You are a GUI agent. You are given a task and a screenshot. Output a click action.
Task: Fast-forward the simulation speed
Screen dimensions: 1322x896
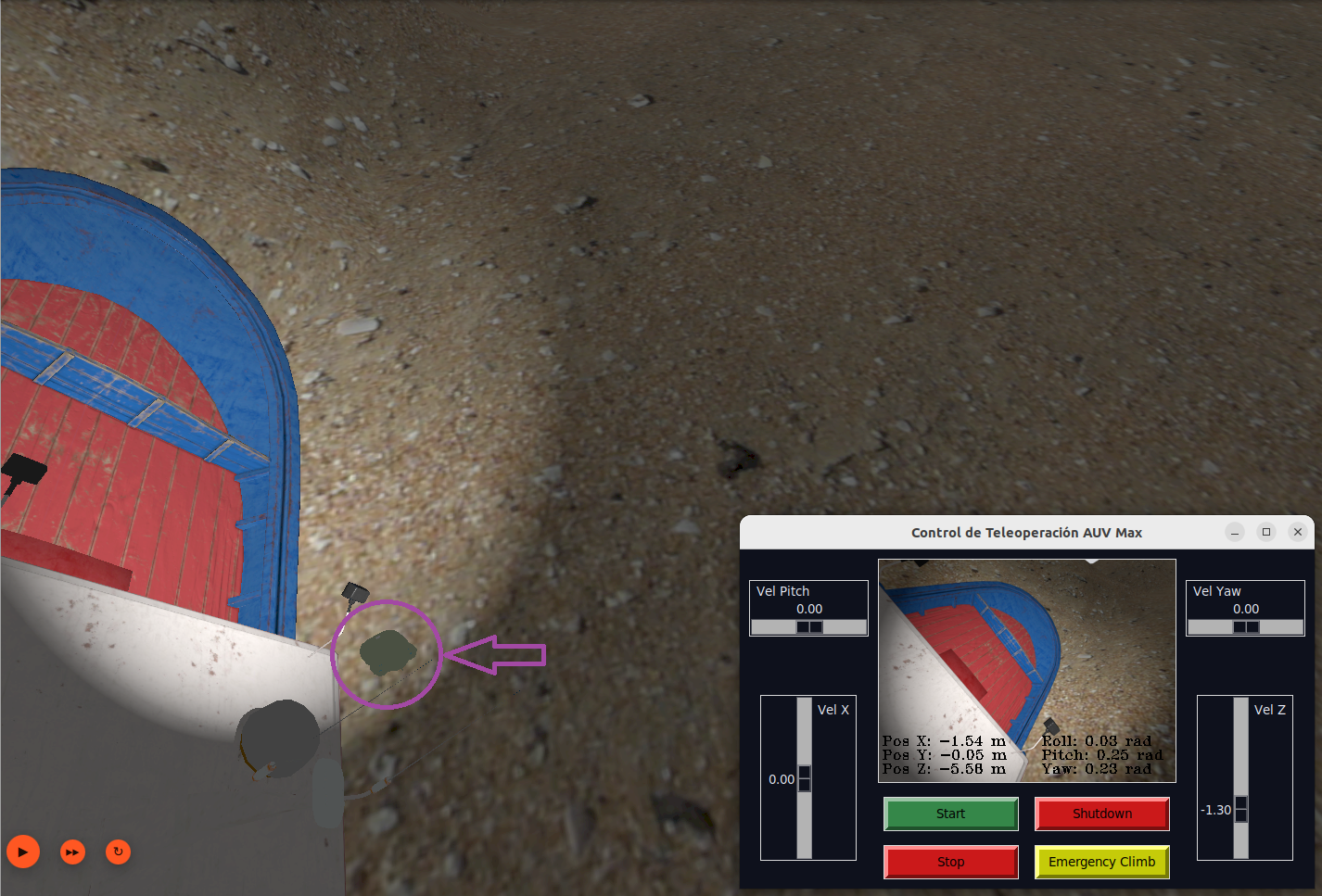pos(71,852)
